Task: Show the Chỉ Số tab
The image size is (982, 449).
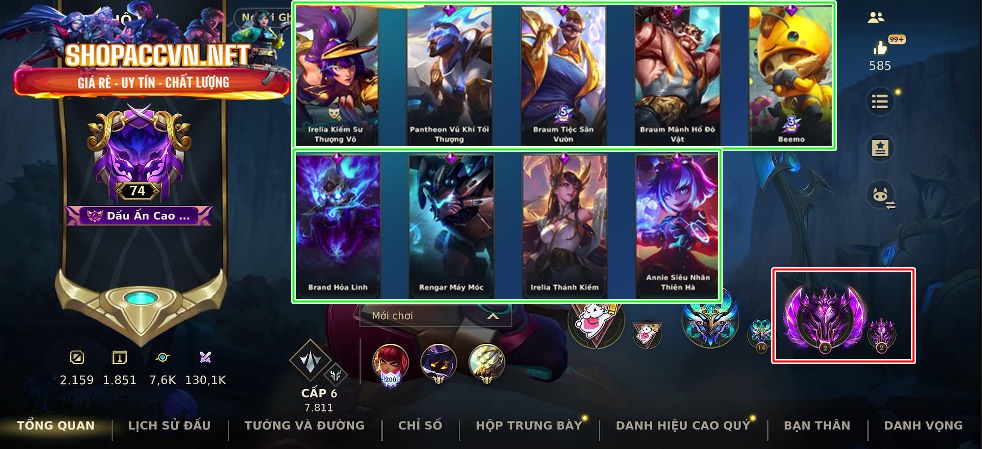Action: (420, 425)
